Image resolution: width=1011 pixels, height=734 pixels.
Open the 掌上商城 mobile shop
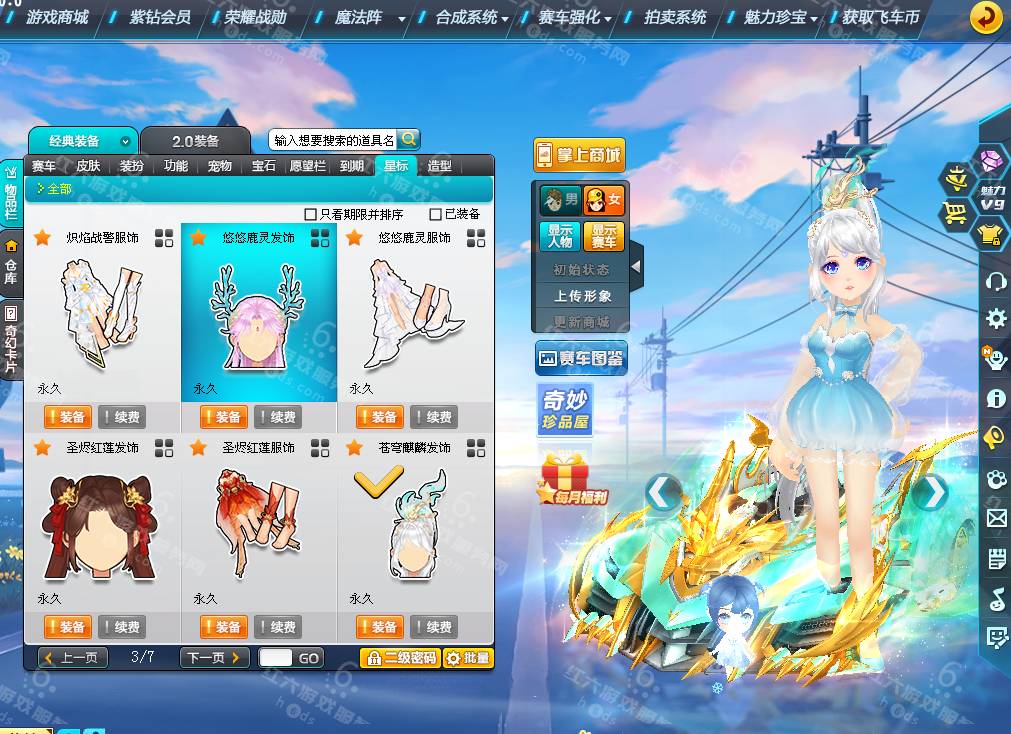tap(579, 155)
